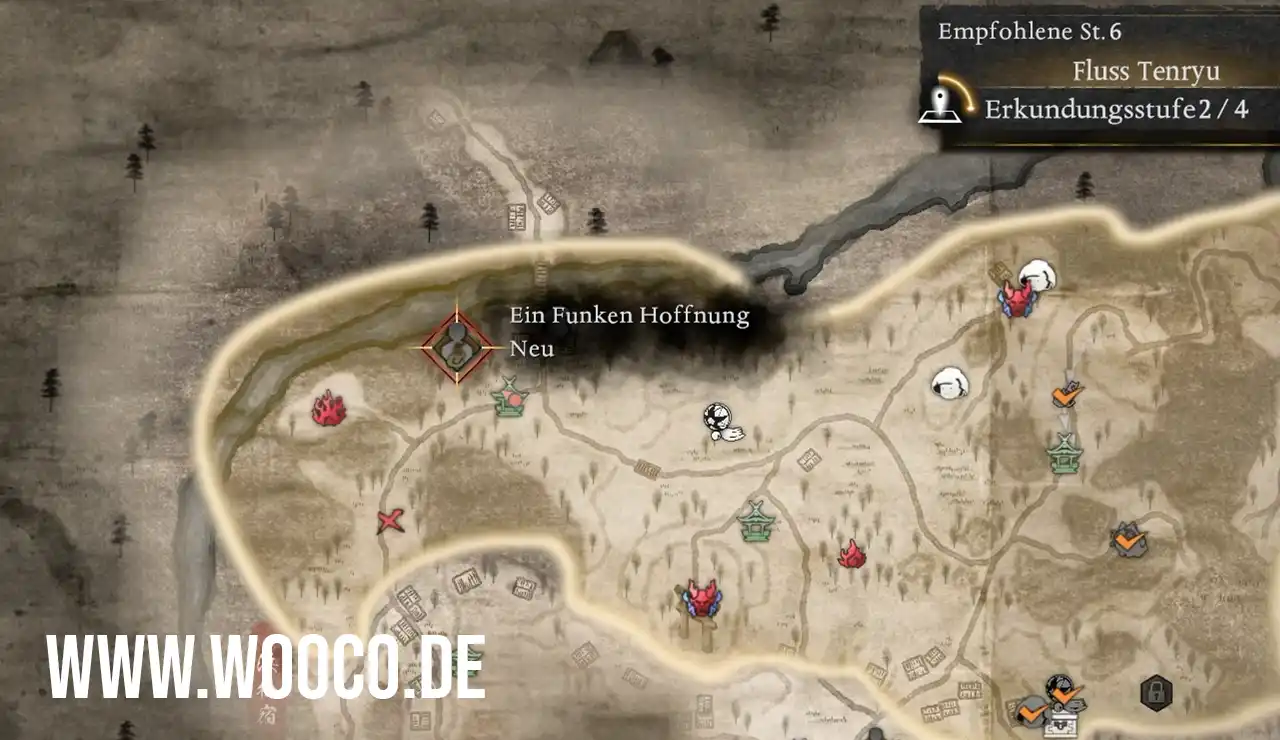The width and height of the screenshot is (1280, 740).
Task: Open the Erkundungsstufe exploration level tracker
Action: tap(1090, 109)
